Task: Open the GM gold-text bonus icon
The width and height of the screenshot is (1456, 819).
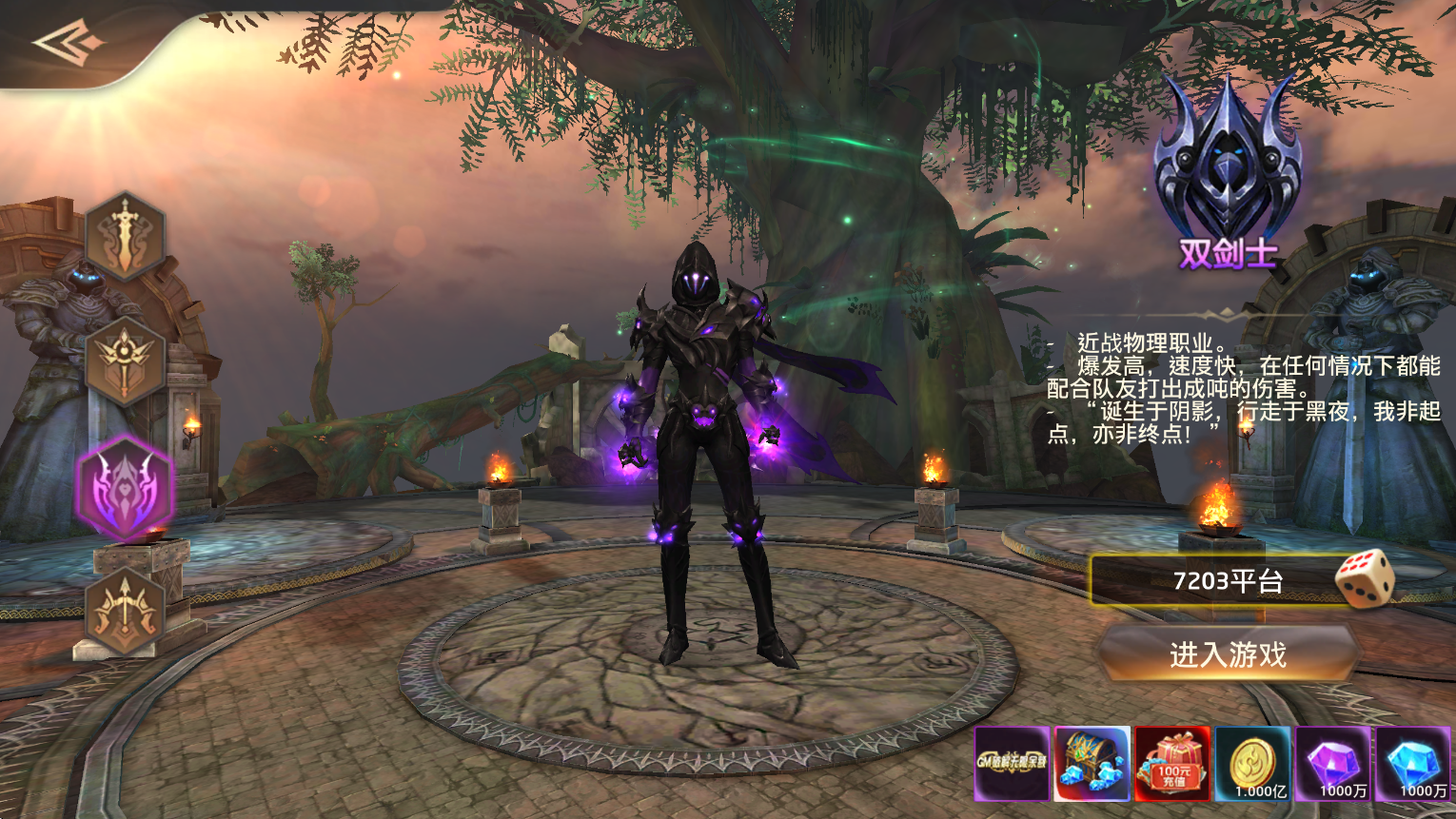Action: click(1012, 764)
